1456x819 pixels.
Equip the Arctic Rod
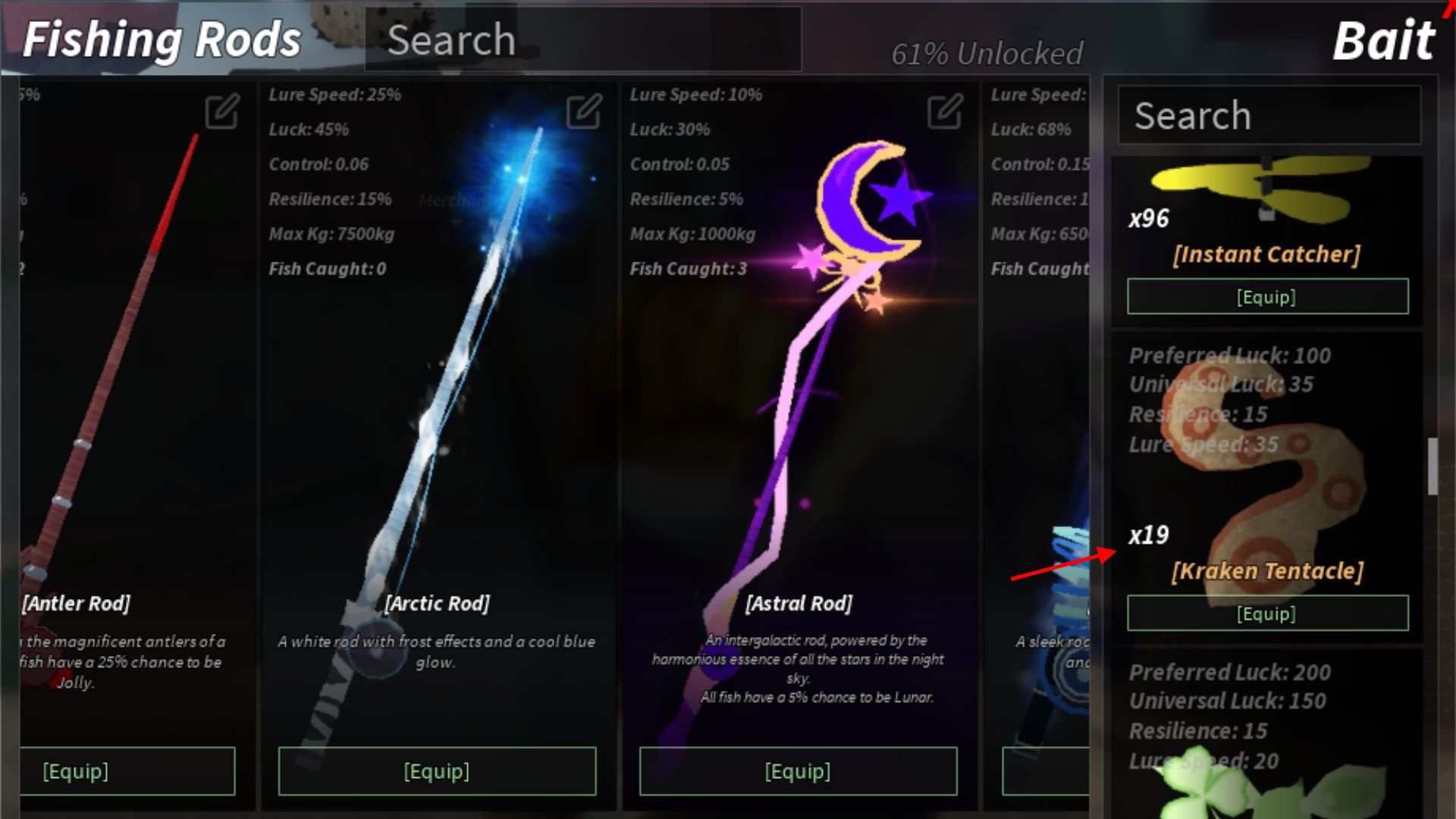coord(437,771)
